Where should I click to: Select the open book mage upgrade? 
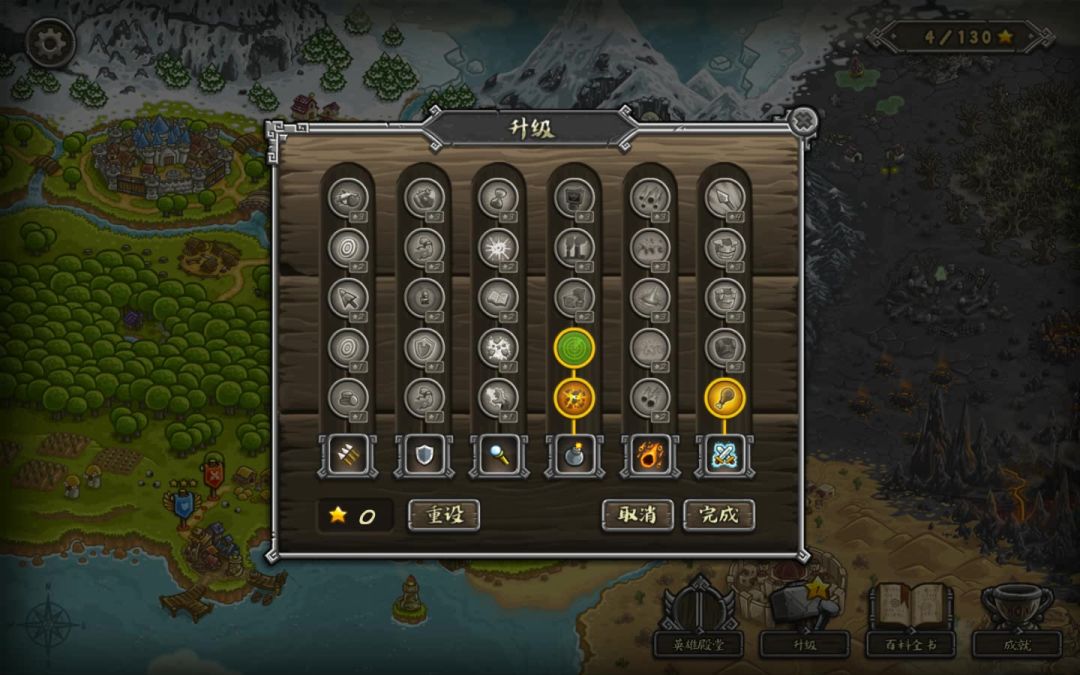tap(498, 297)
